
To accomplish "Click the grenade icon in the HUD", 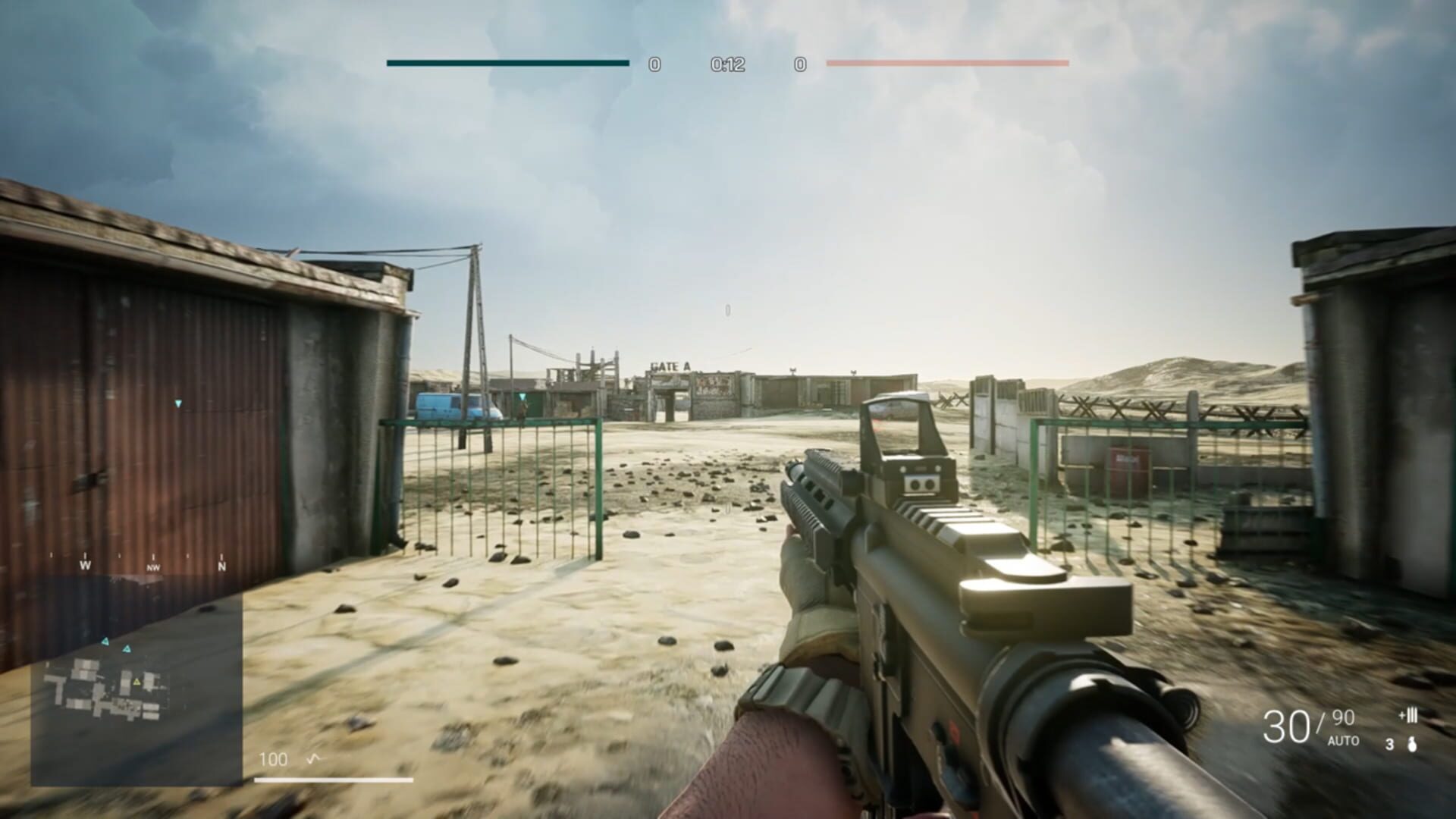I will [x=1412, y=745].
